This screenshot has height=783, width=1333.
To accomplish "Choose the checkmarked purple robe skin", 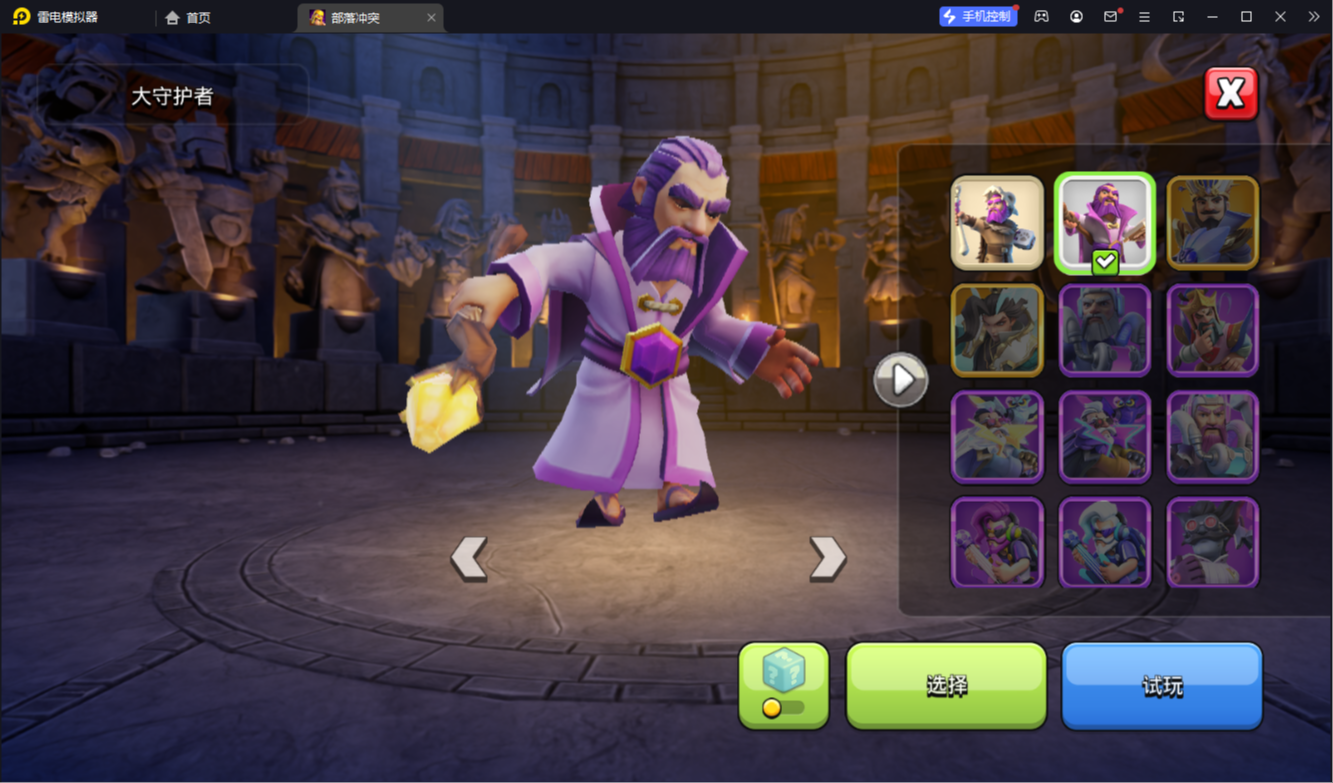I will 1104,223.
